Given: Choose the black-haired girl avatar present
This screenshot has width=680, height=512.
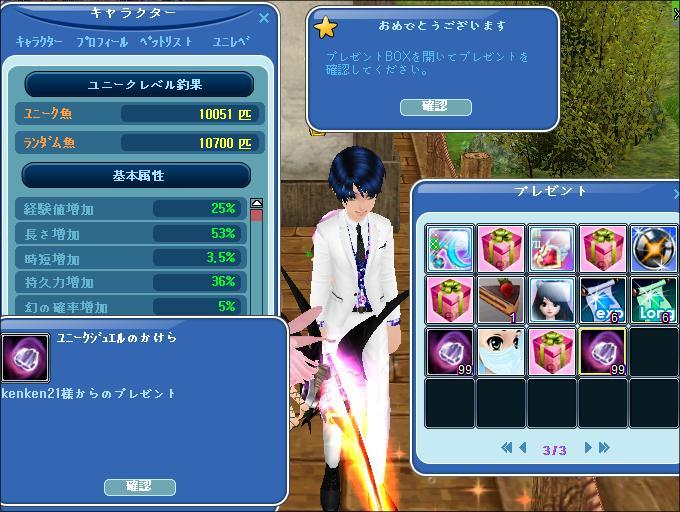Looking at the screenshot, I should tap(552, 300).
